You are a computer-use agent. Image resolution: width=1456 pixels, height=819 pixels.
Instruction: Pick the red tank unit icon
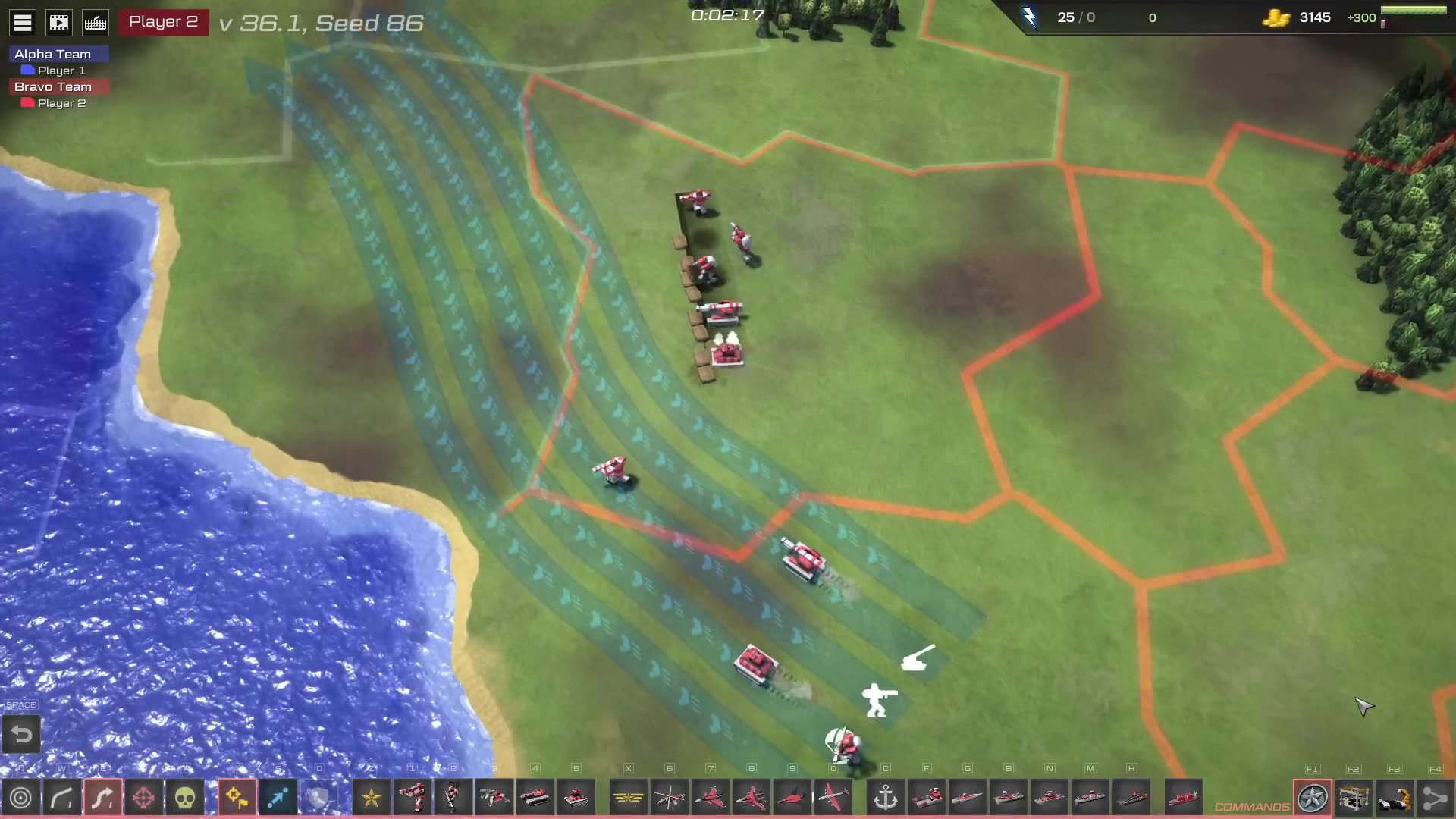coord(535,798)
